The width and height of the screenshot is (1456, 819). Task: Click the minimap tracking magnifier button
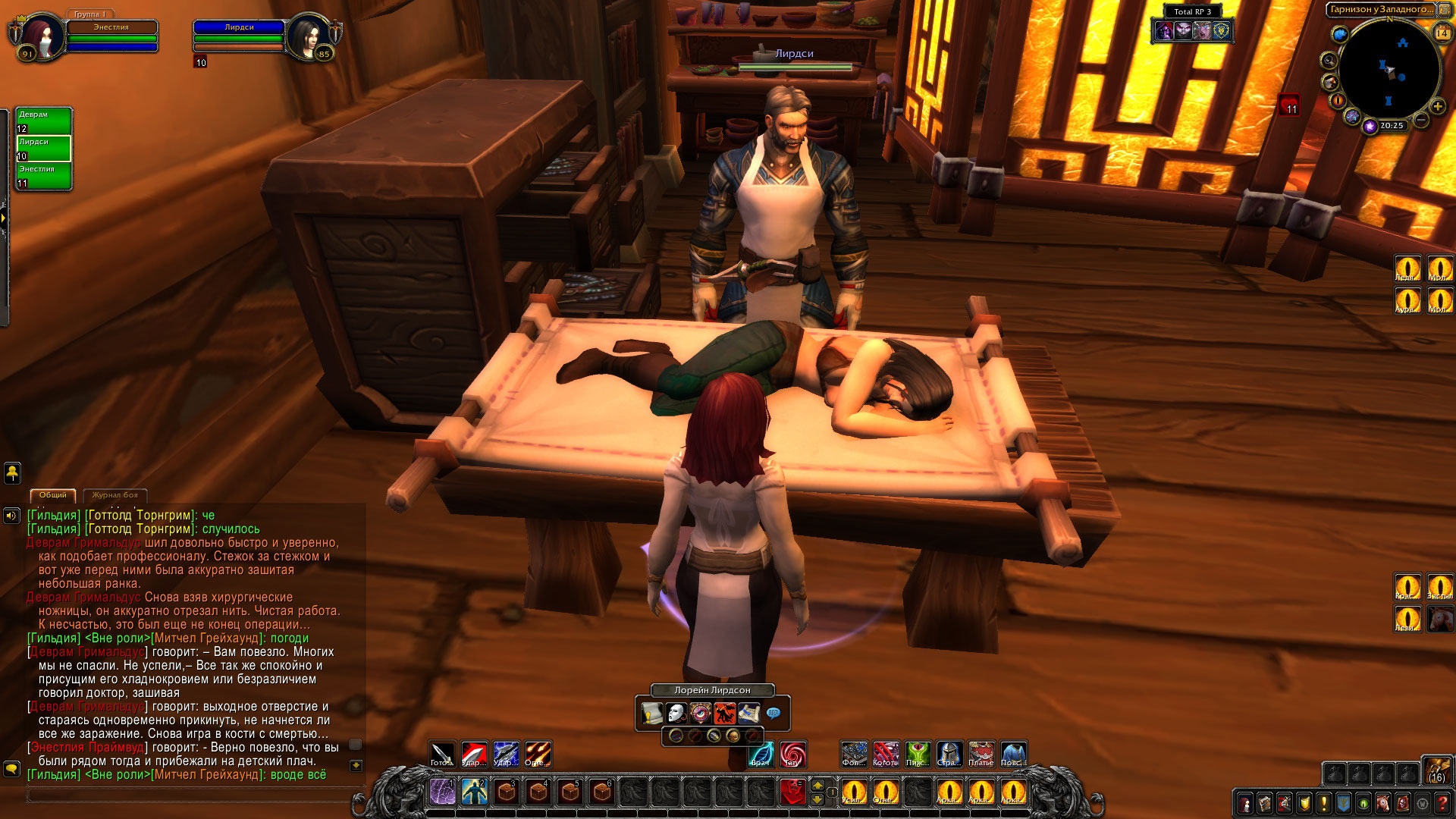pyautogui.click(x=1329, y=60)
